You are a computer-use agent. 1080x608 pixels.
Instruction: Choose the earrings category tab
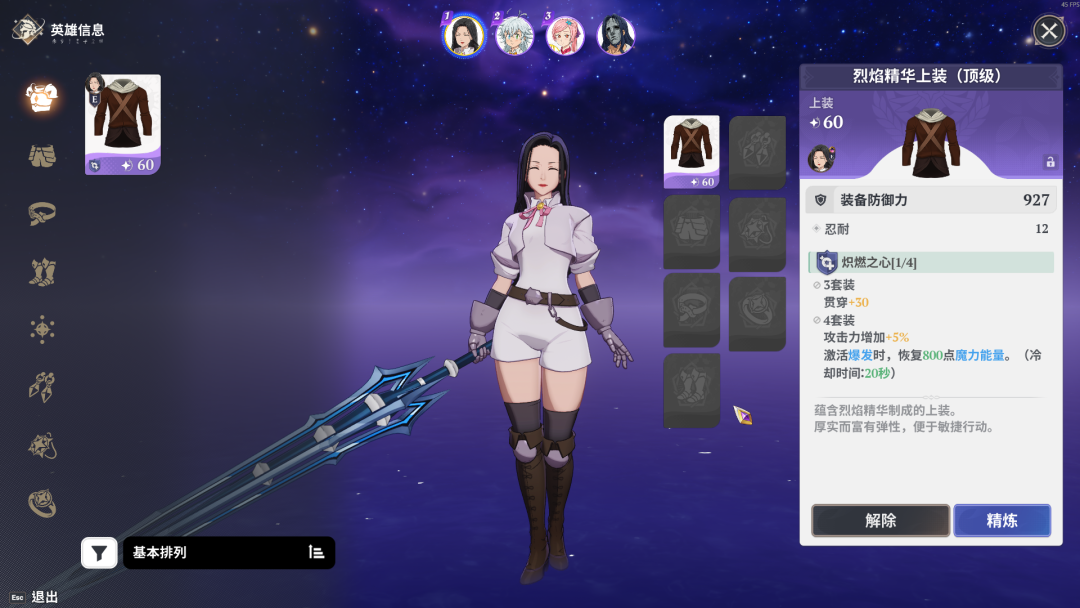(x=42, y=387)
